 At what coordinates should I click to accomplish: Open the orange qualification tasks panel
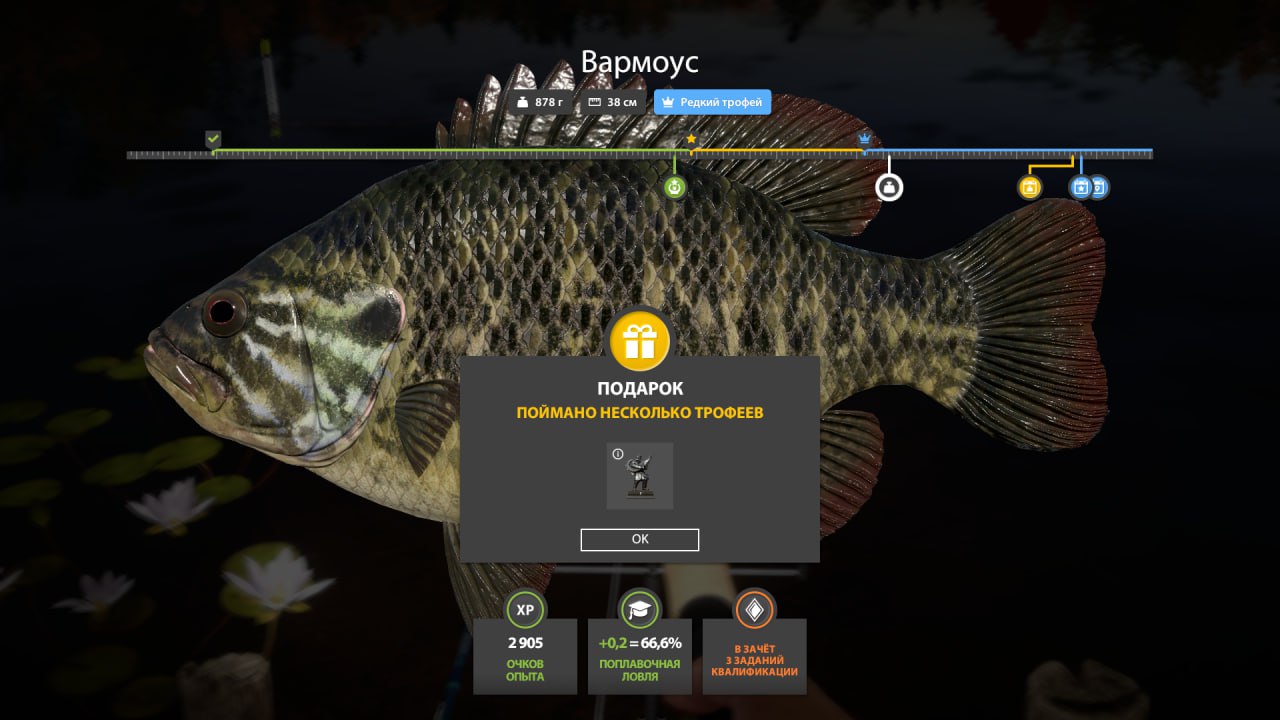point(754,642)
